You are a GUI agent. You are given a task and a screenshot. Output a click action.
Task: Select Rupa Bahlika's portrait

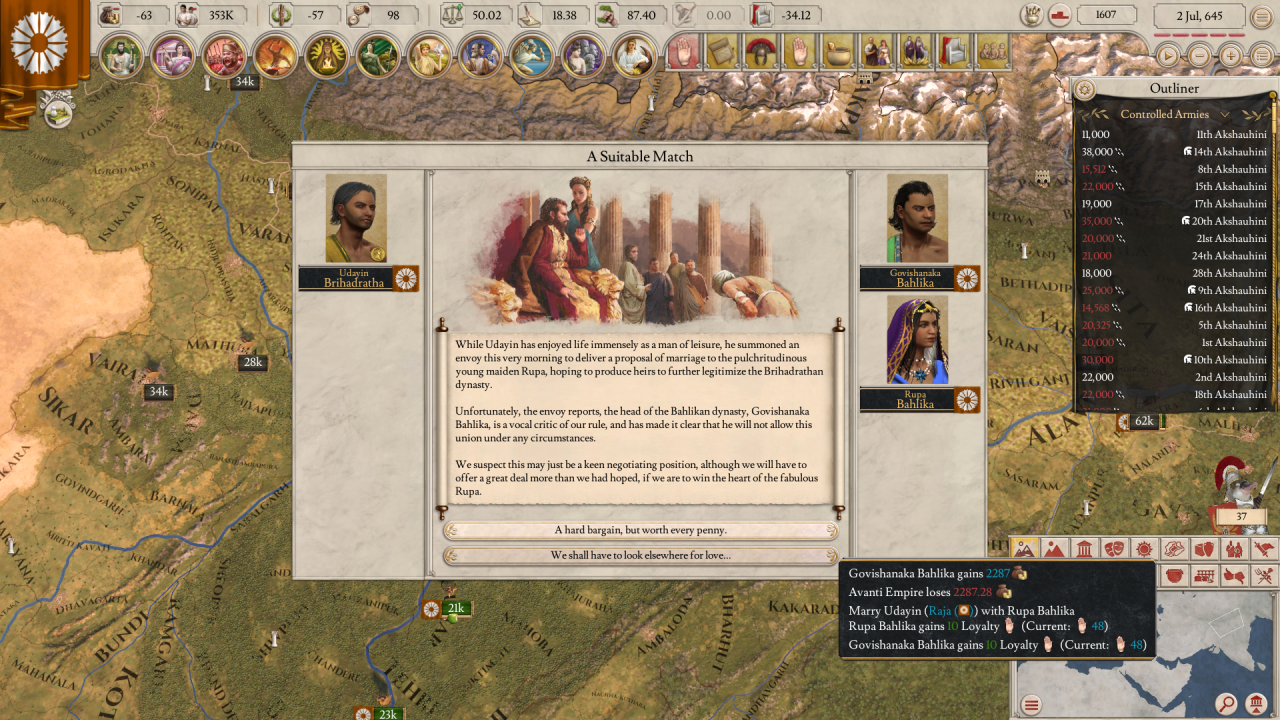pyautogui.click(x=917, y=340)
